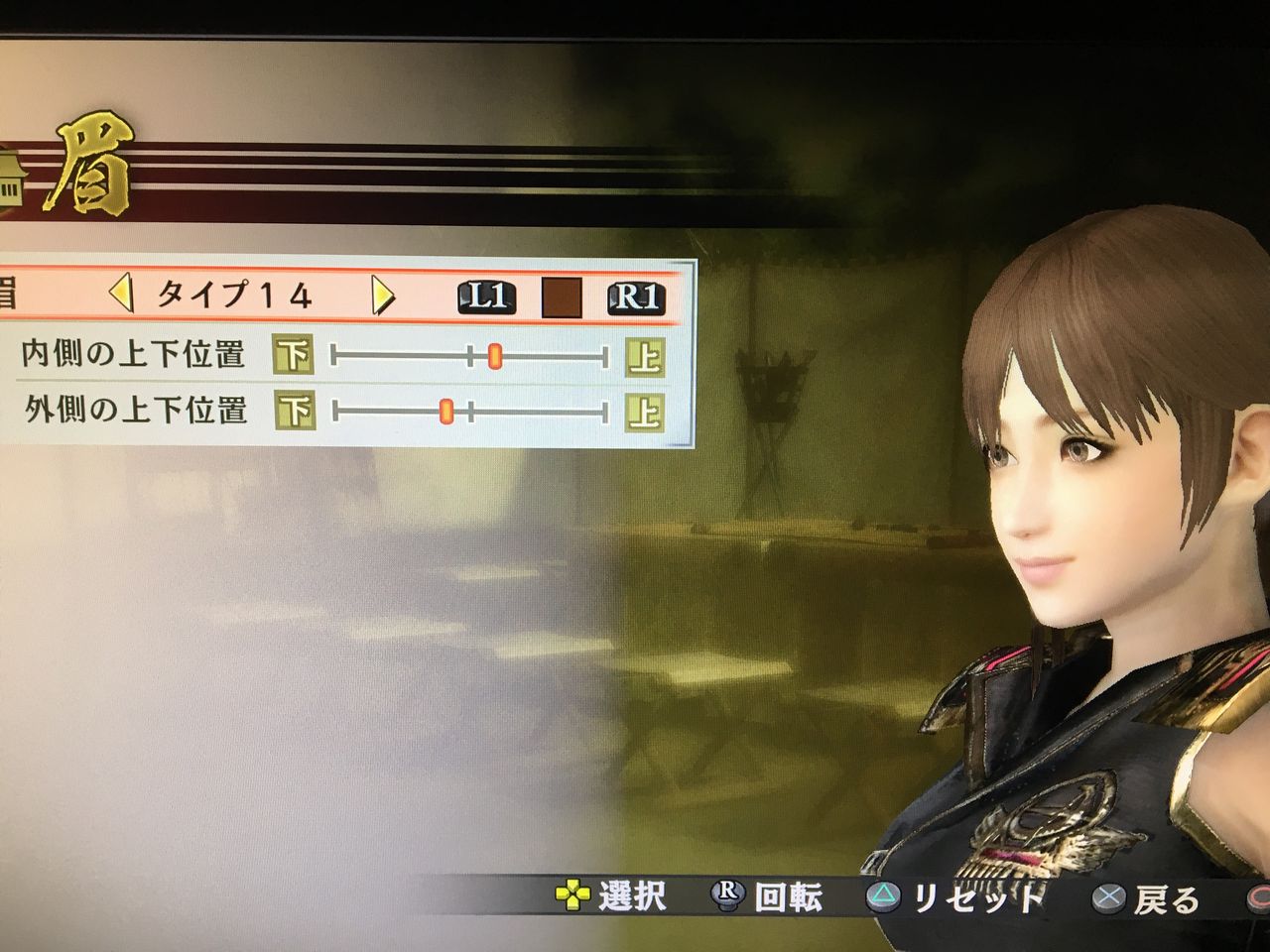Select the right arrow beside タイプ14
Screen dimensions: 1270x952
(381, 295)
